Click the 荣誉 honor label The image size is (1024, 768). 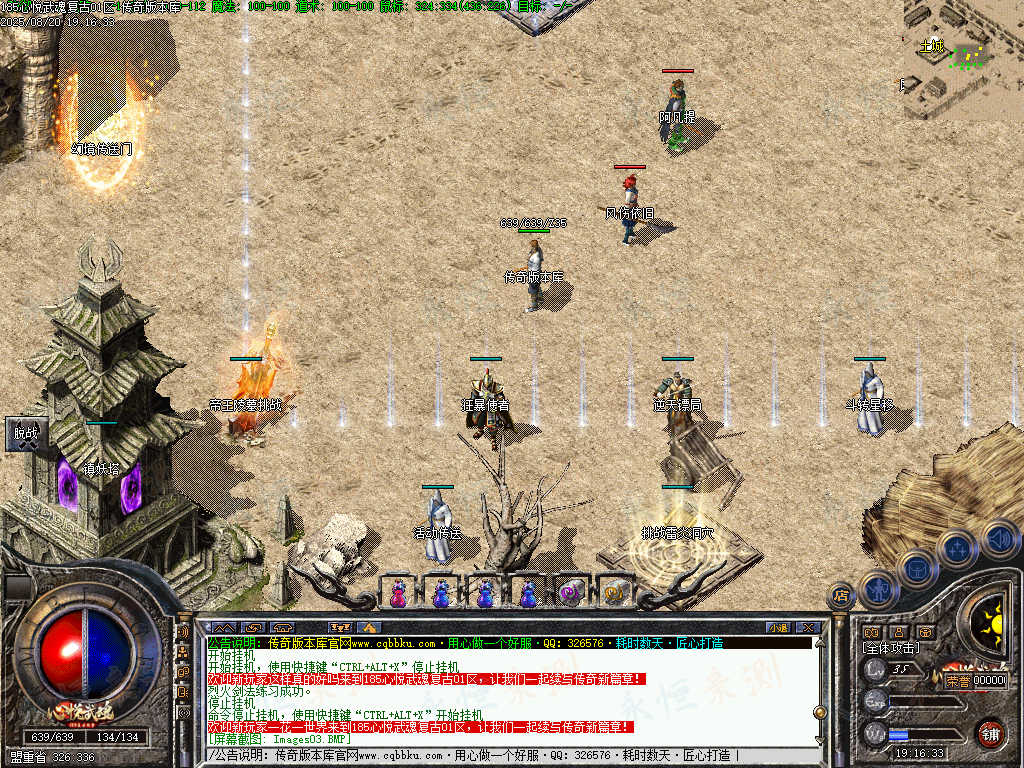pos(956,680)
